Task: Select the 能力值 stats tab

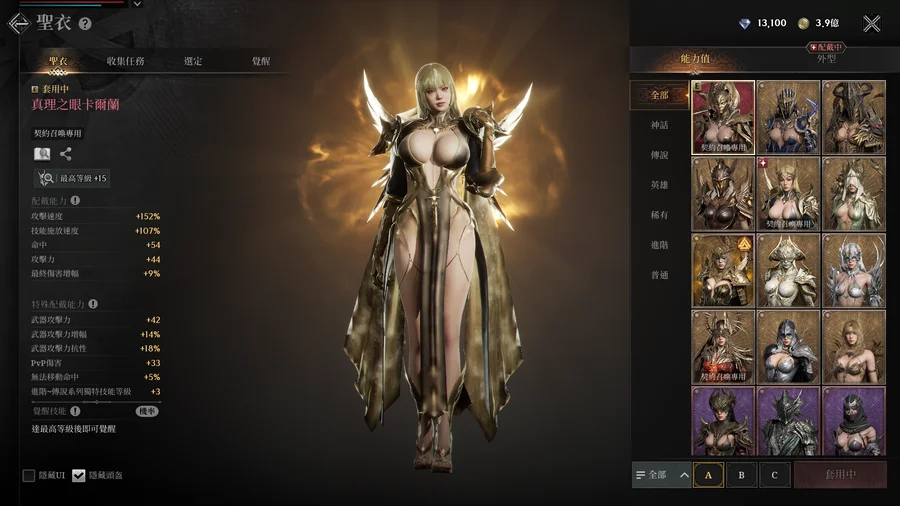Action: (694, 59)
